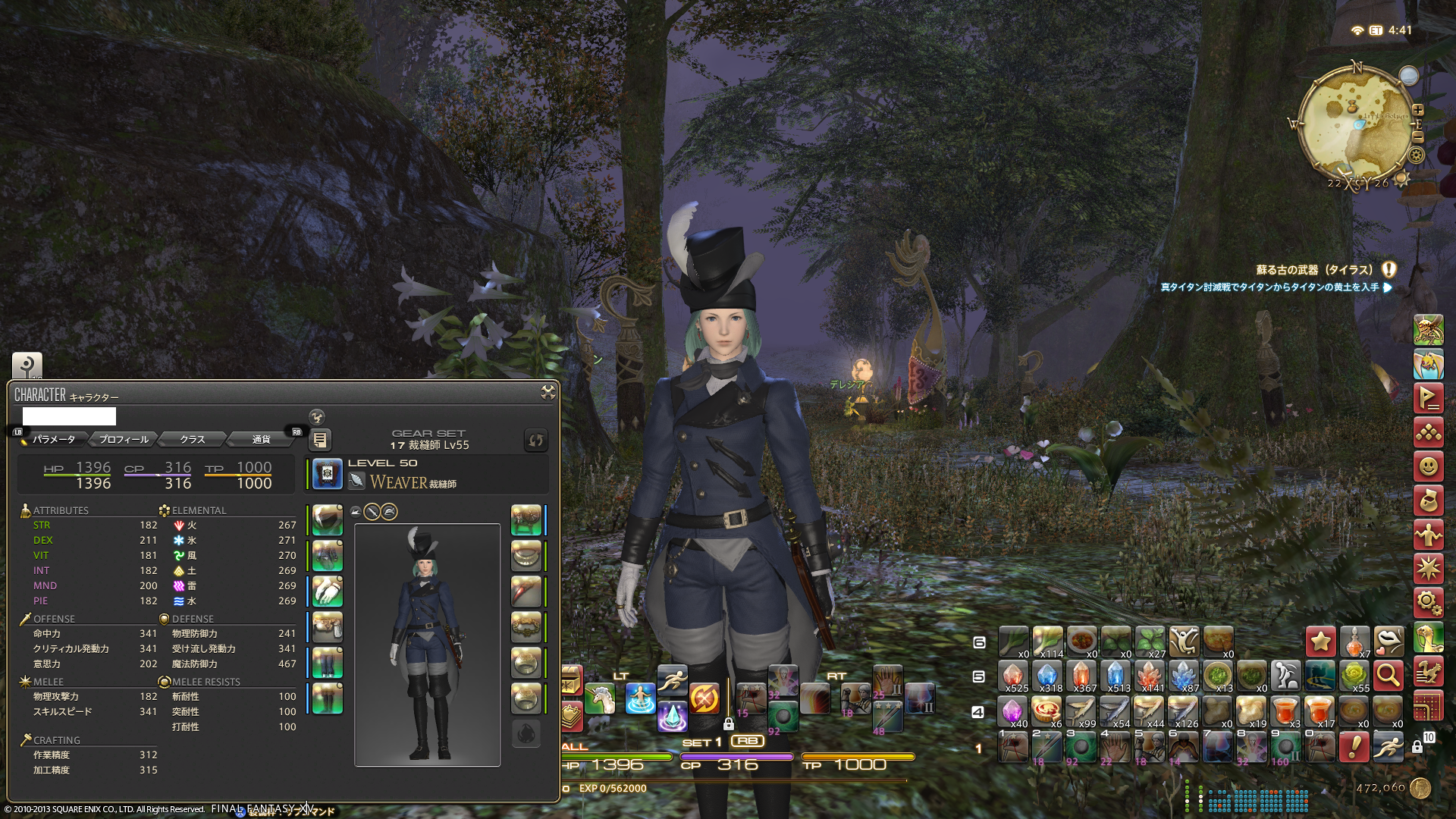
Task: Select the 通貨 currency tab
Action: point(261,440)
